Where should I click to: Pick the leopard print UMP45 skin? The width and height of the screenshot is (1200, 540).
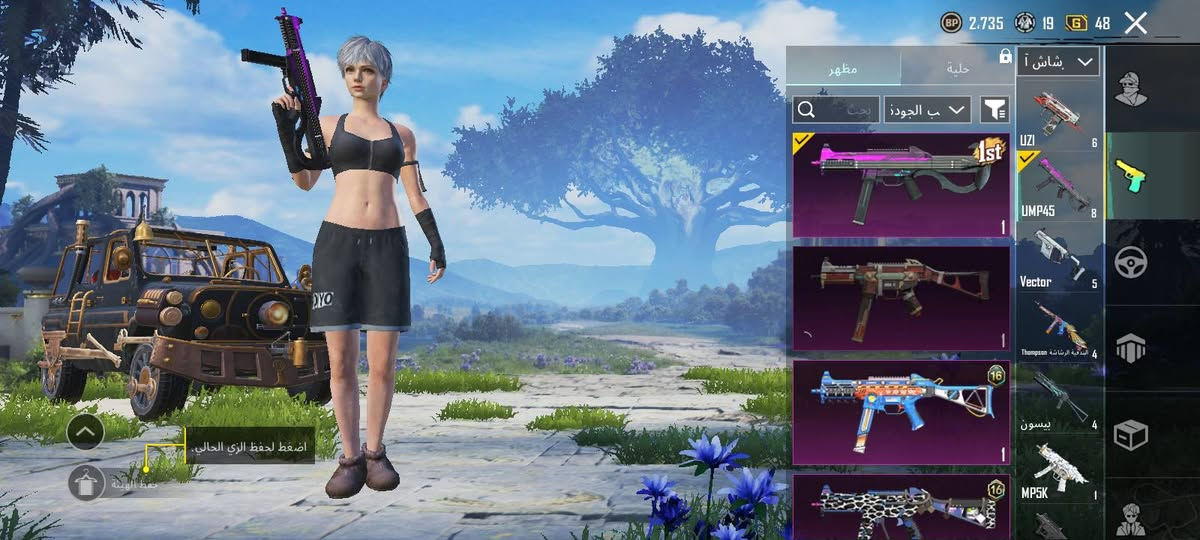pyautogui.click(x=901, y=507)
